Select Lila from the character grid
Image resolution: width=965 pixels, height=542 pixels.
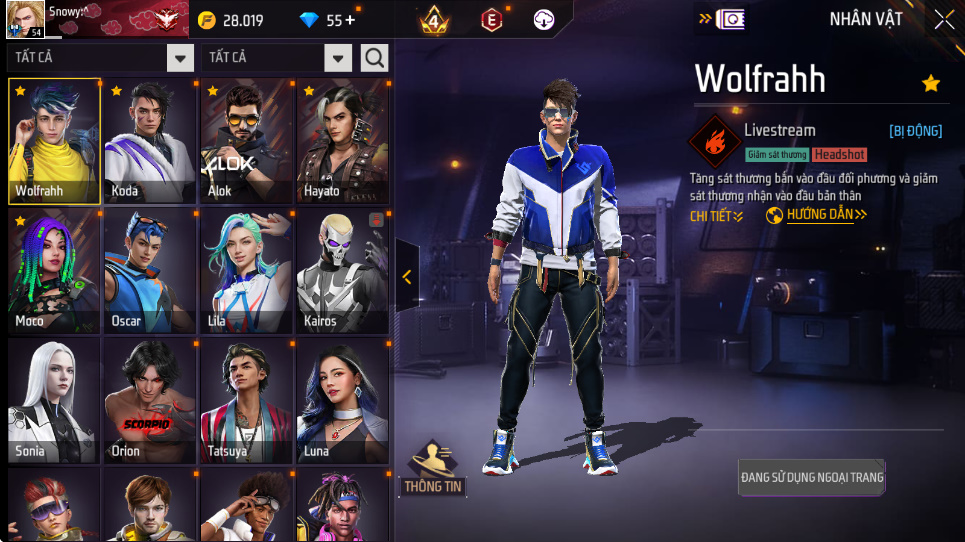pyautogui.click(x=246, y=271)
